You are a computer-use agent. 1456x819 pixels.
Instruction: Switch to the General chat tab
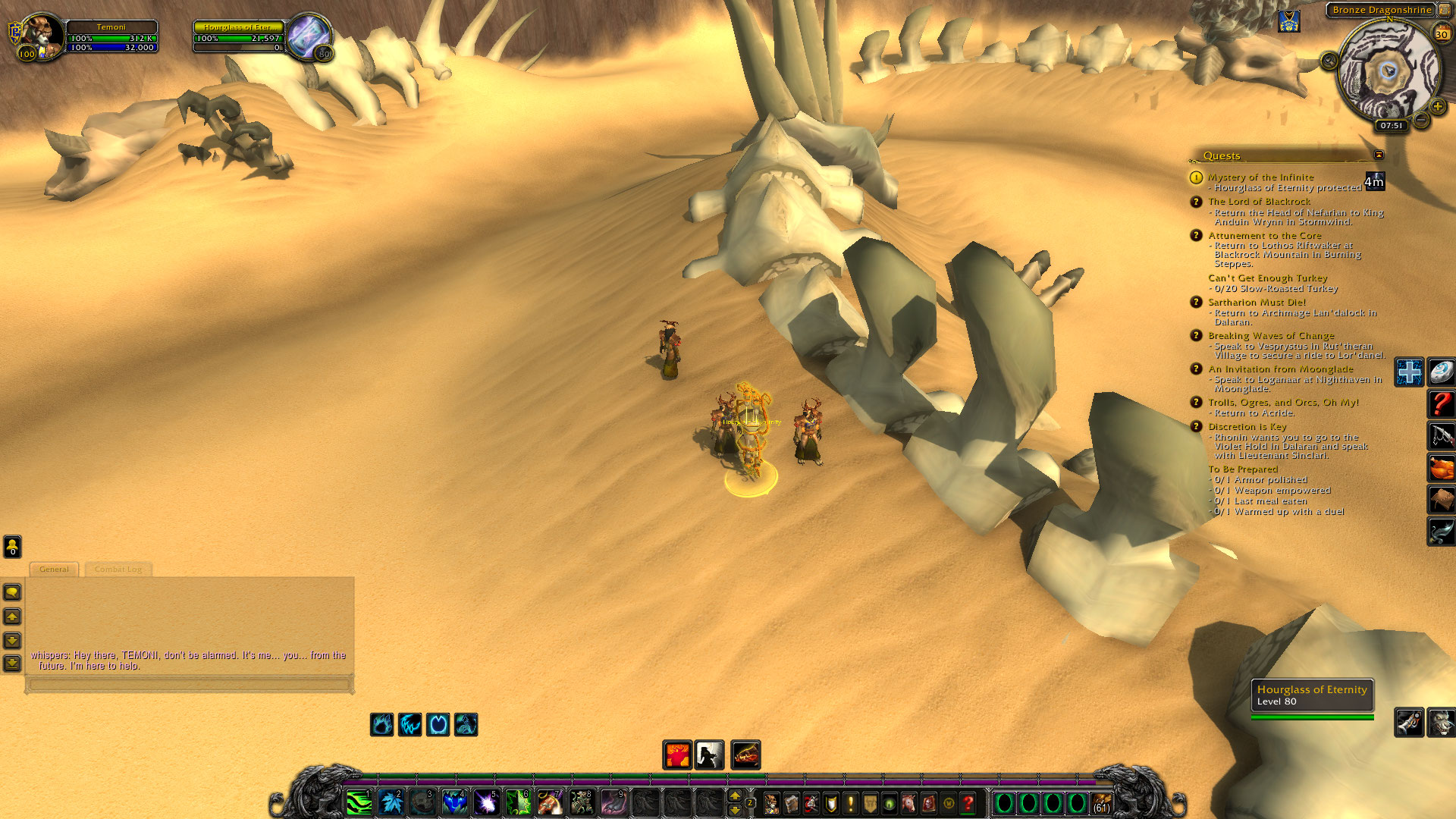(x=54, y=570)
